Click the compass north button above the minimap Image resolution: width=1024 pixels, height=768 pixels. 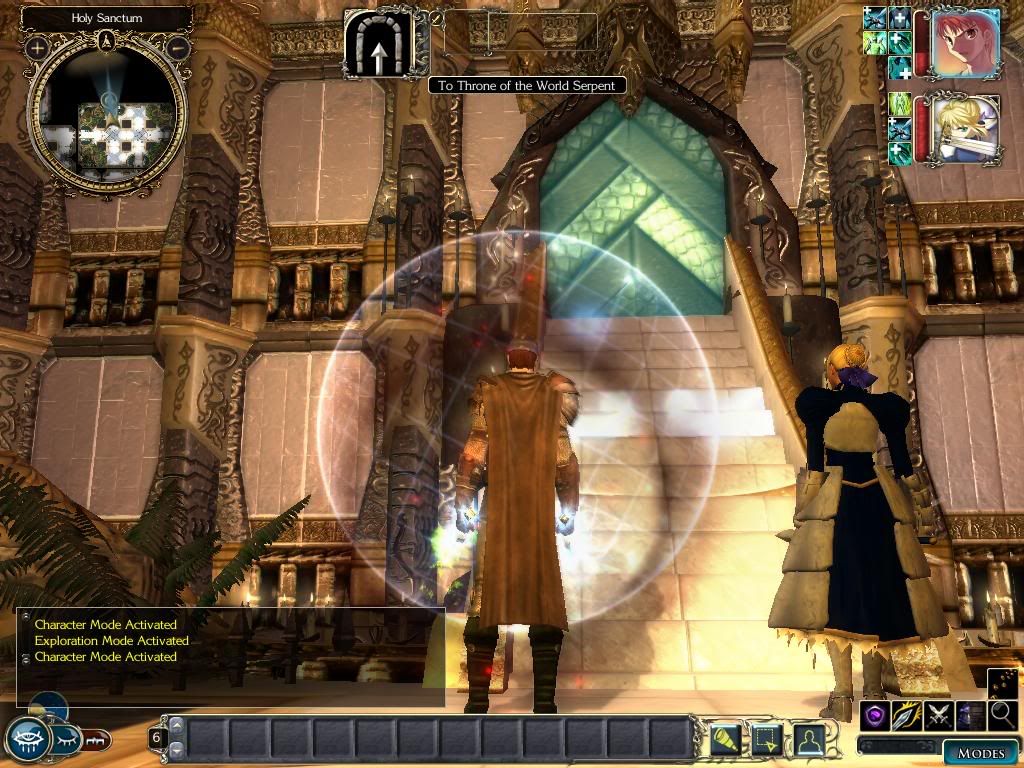pos(107,41)
